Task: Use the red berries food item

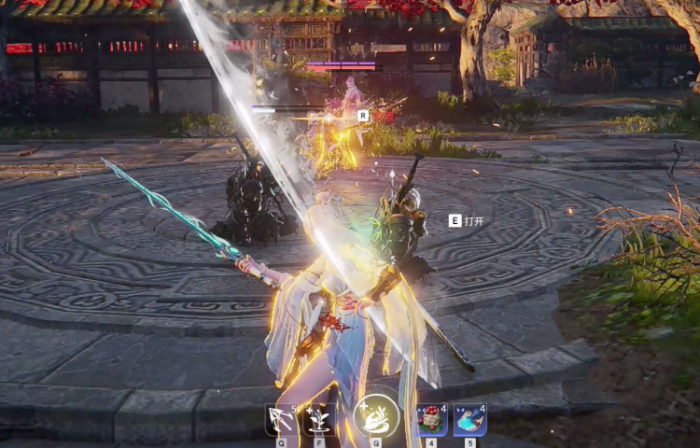Action: coord(431,419)
